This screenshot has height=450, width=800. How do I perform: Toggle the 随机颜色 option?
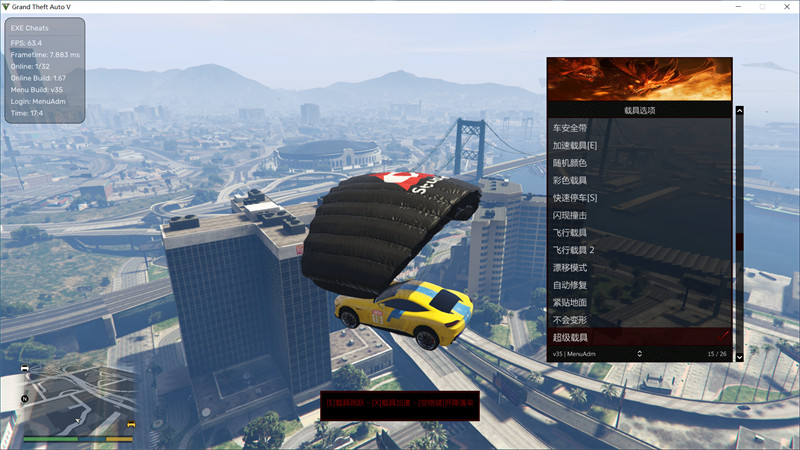click(x=571, y=163)
